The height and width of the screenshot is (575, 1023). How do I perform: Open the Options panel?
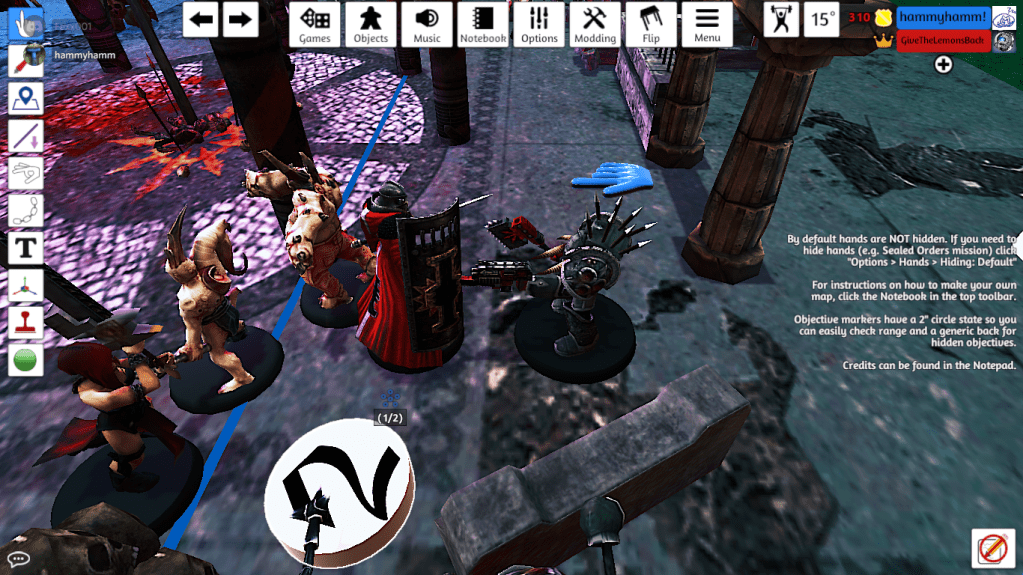(539, 24)
